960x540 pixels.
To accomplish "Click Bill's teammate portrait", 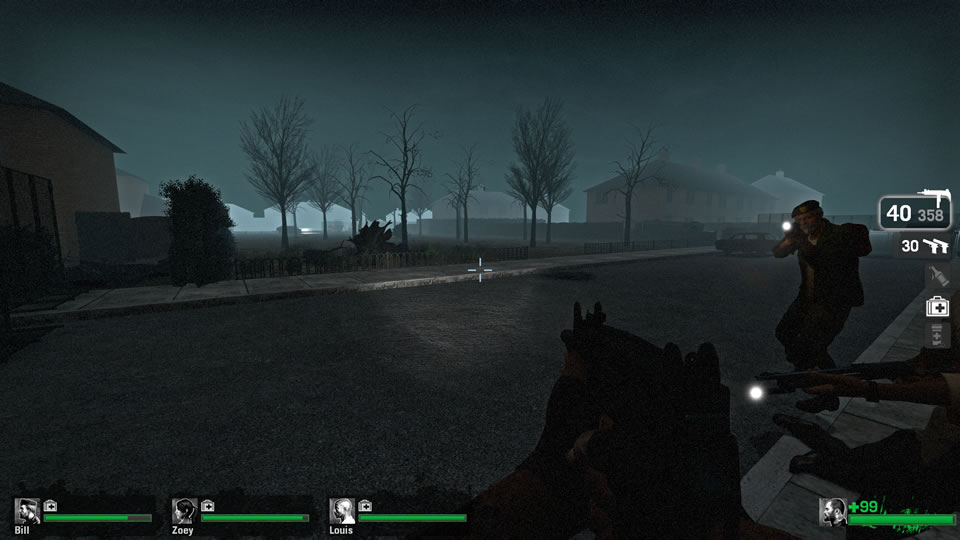I will pos(27,511).
